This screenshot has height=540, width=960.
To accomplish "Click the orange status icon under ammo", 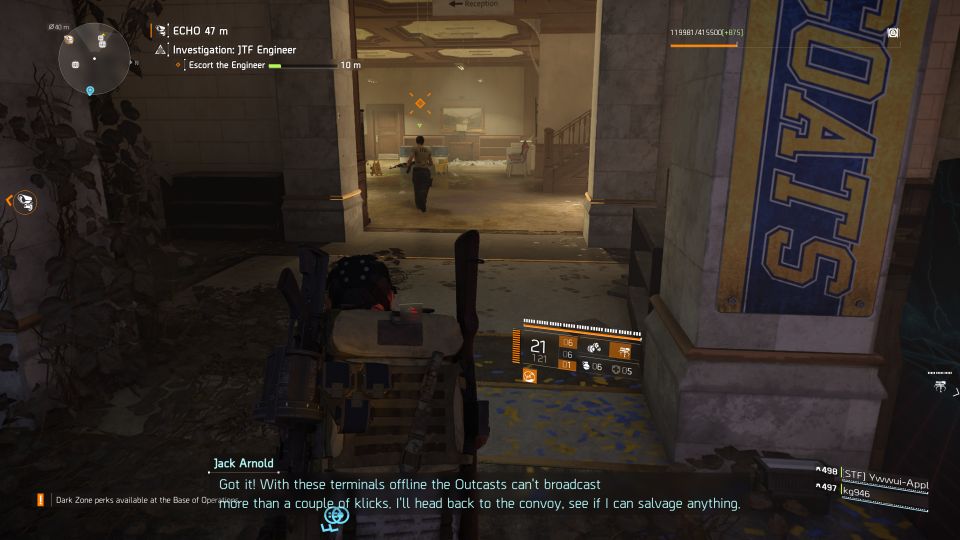I will click(x=530, y=375).
